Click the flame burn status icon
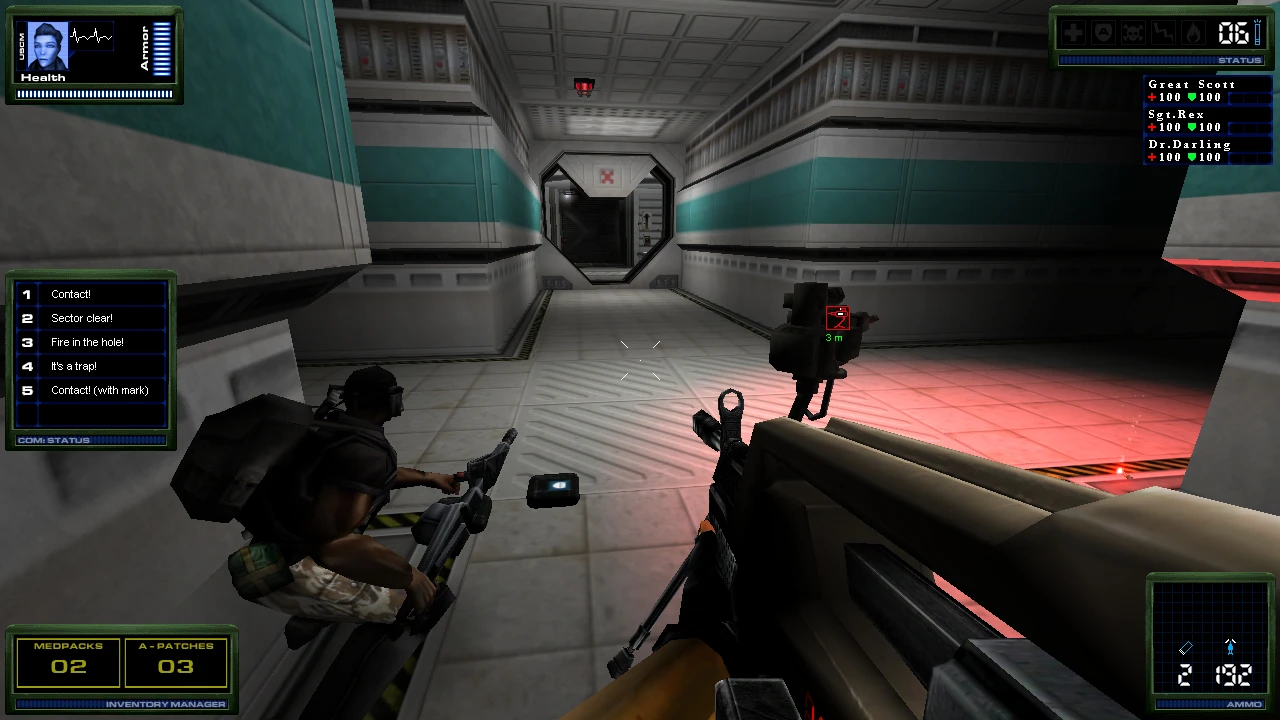The height and width of the screenshot is (720, 1280). [1193, 33]
